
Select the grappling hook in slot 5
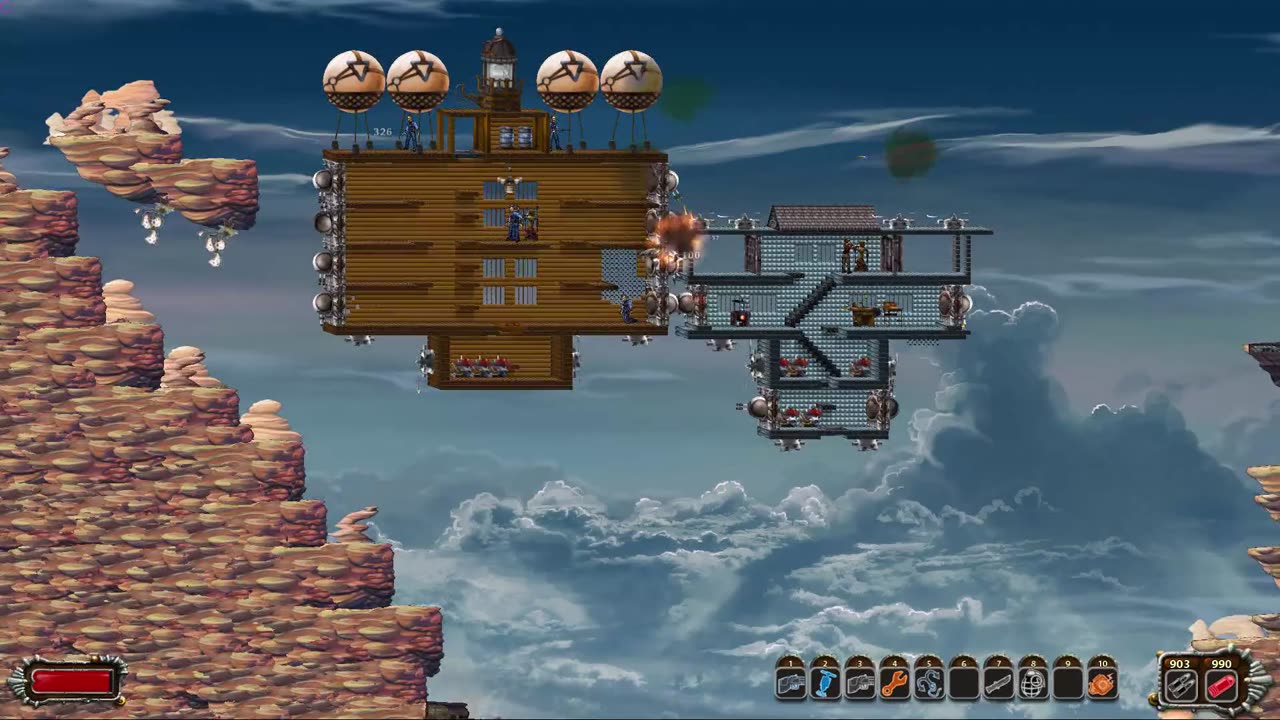(929, 684)
